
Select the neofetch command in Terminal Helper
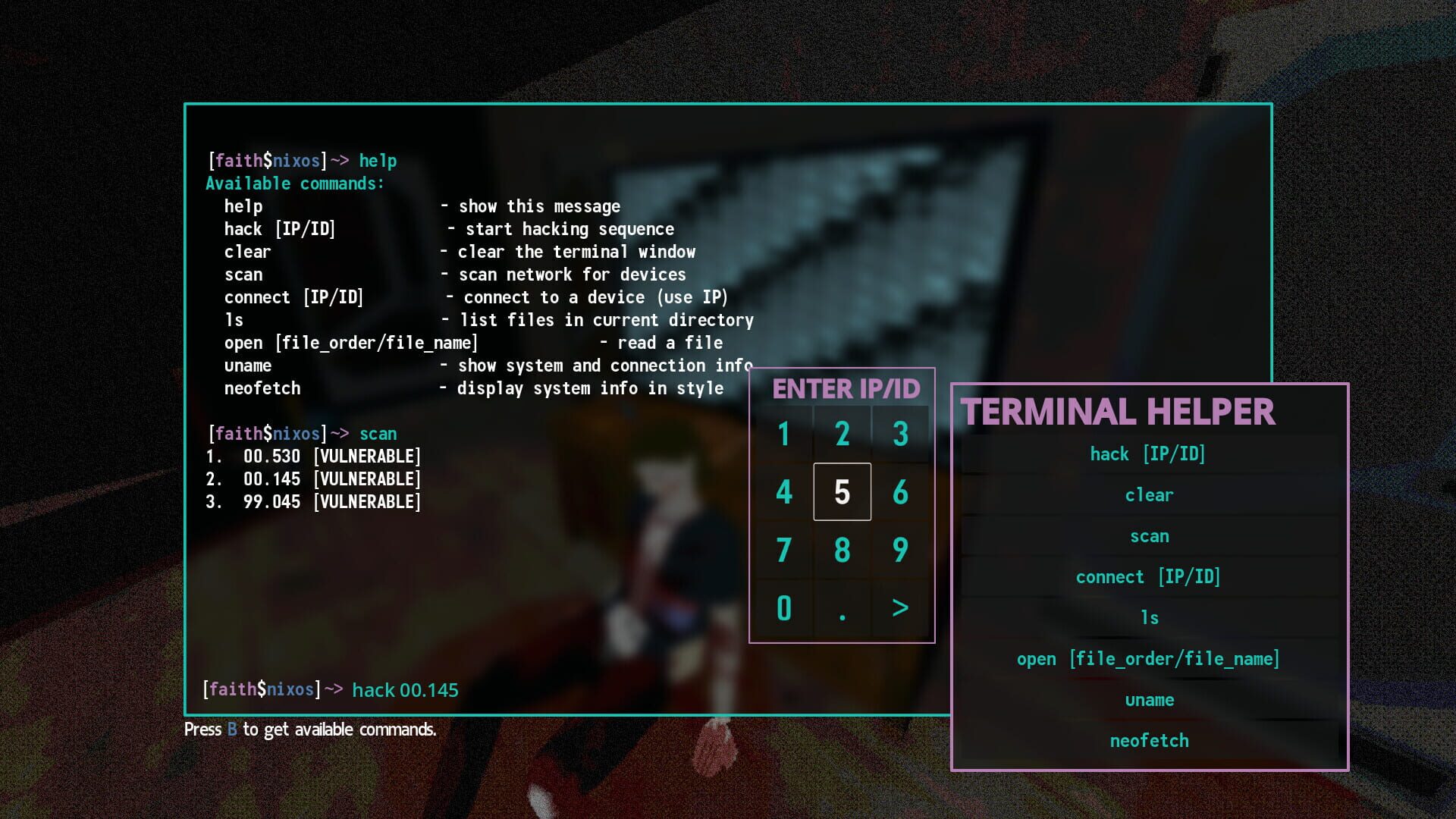[1148, 740]
